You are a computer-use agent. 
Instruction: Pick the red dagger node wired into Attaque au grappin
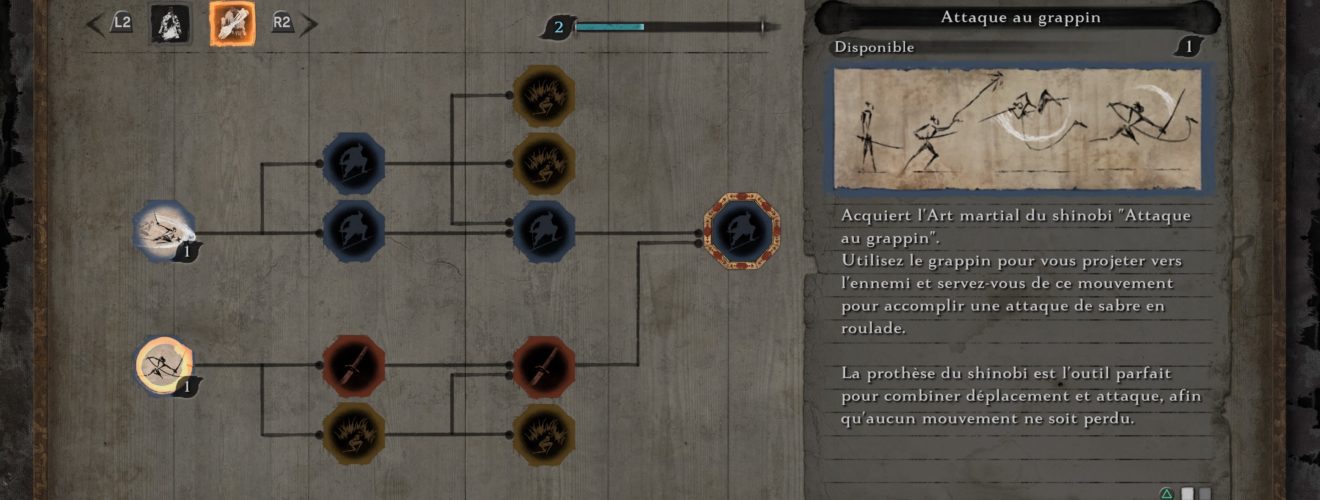544,366
